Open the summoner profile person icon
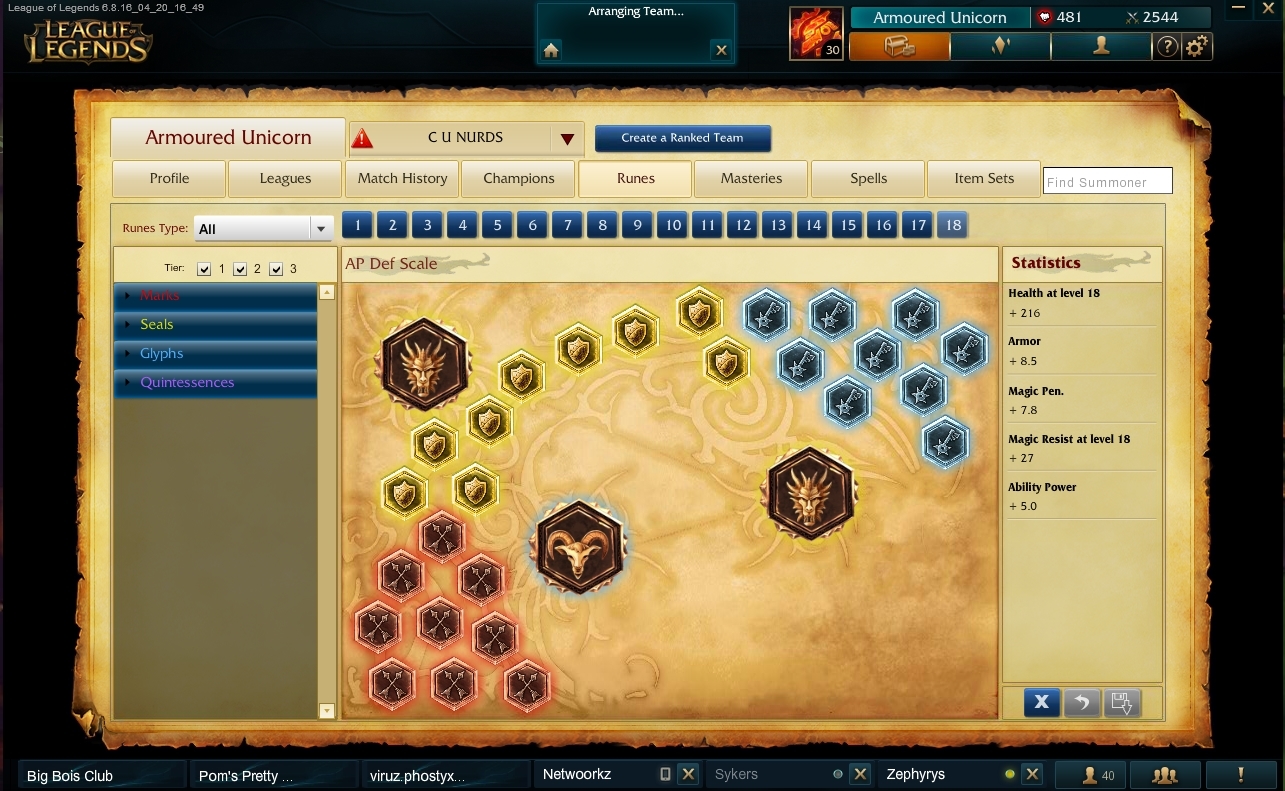 (x=1100, y=46)
